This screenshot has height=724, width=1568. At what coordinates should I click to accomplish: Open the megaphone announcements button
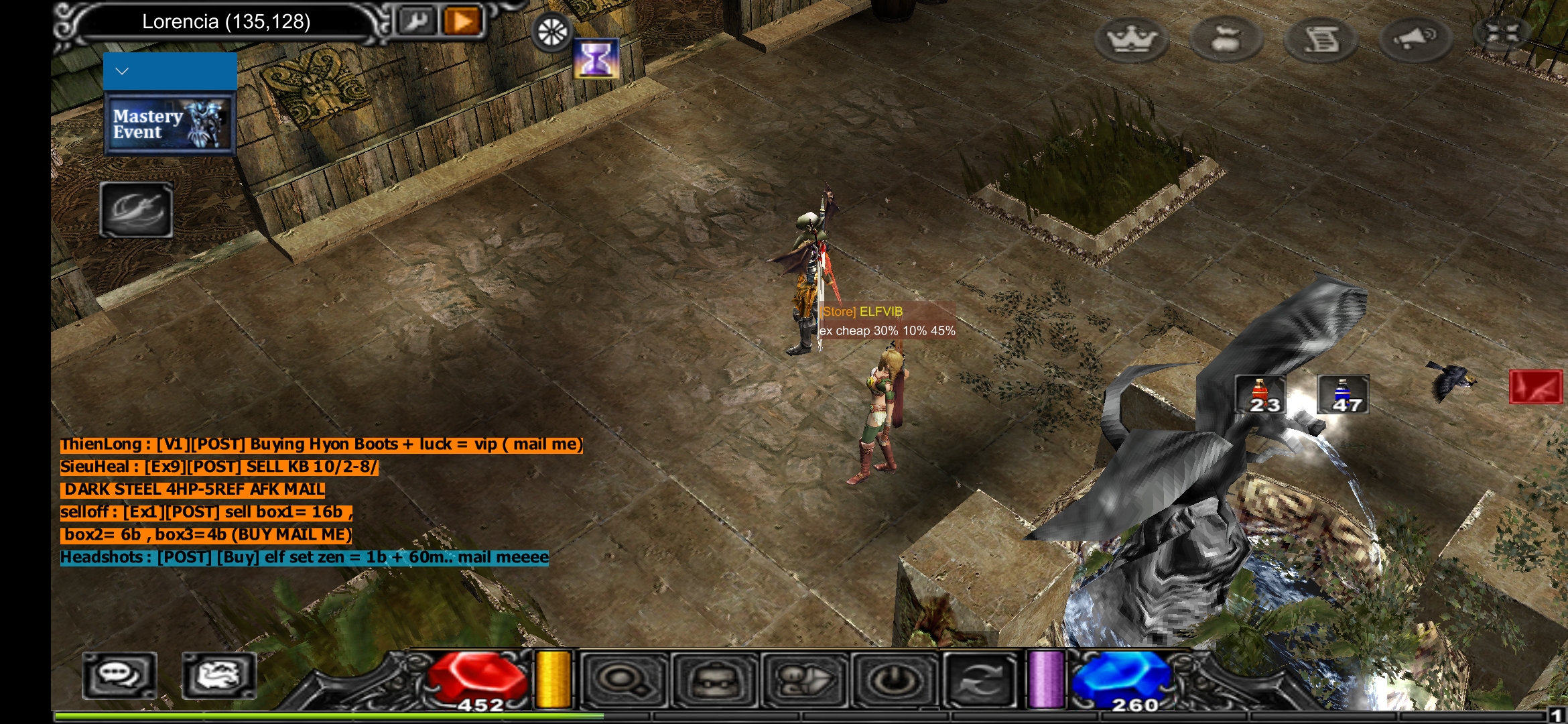click(1415, 39)
